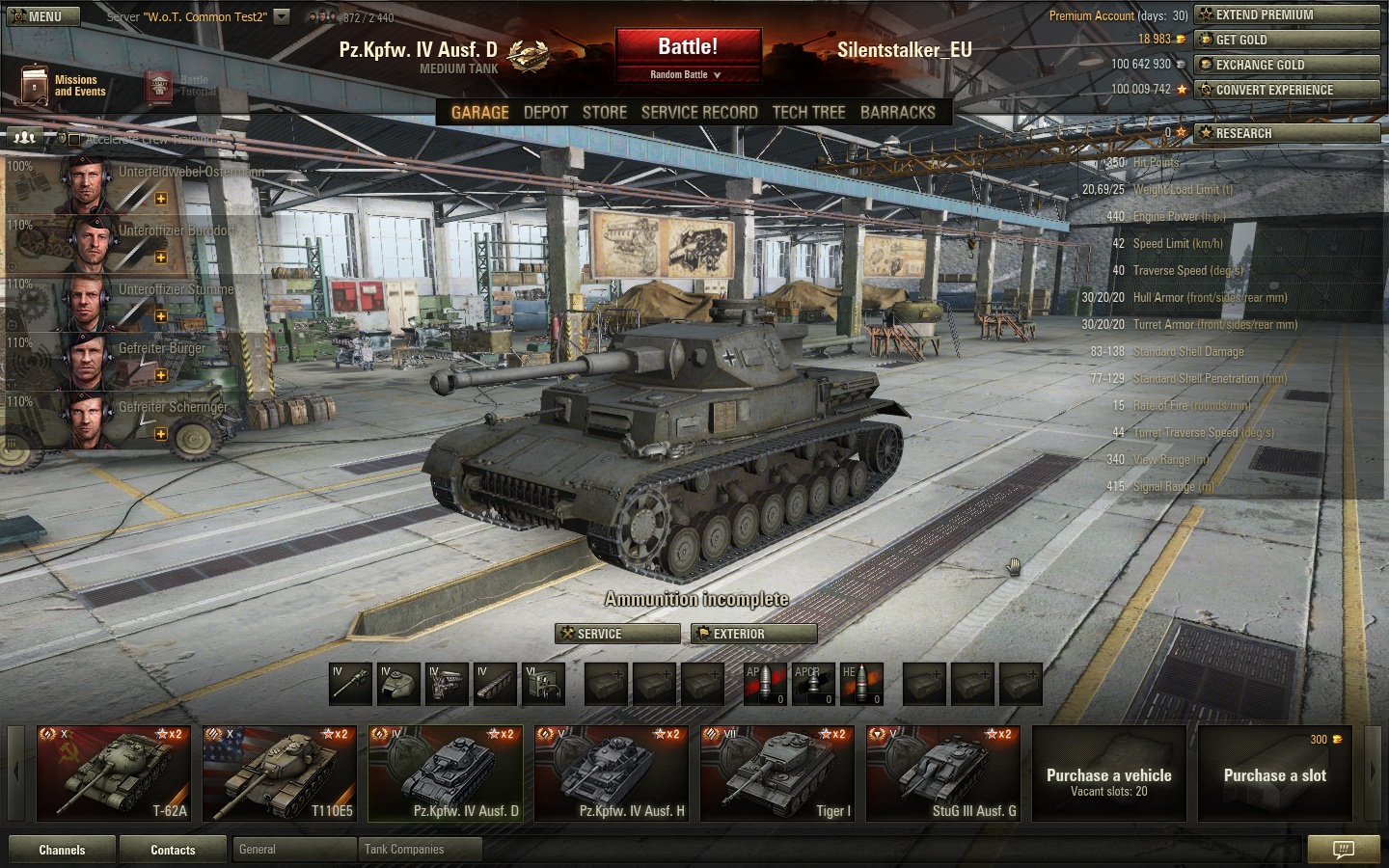Open the Exchange Gold option
The height and width of the screenshot is (868, 1389).
1286,65
